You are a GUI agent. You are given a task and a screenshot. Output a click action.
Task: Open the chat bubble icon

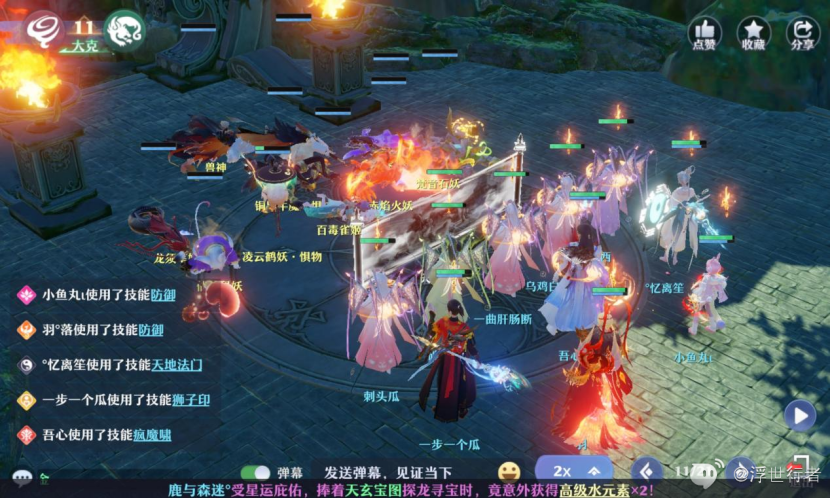(x=22, y=477)
